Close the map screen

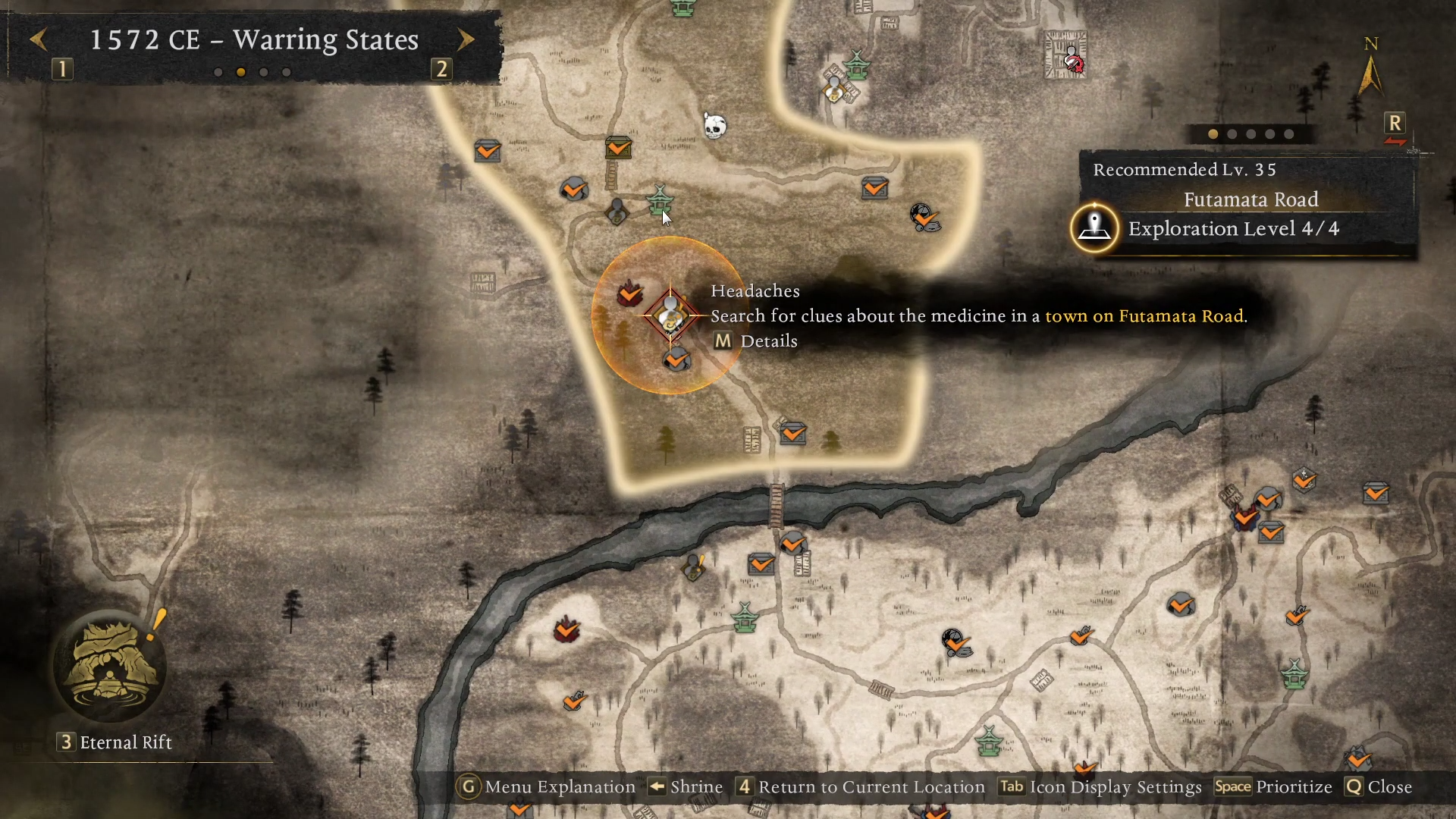1379,787
